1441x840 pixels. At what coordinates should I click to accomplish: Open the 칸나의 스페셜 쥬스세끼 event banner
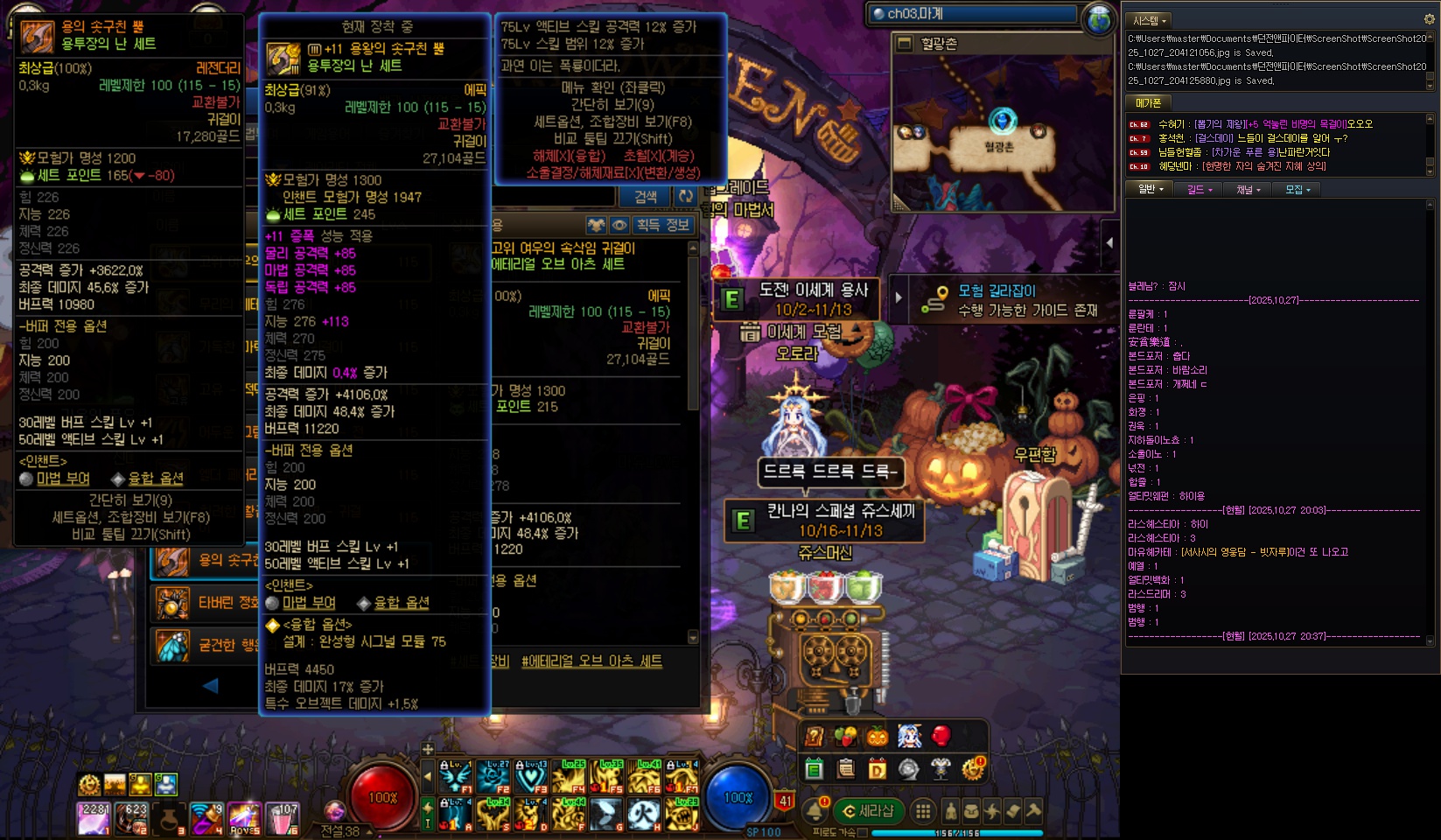tap(826, 520)
